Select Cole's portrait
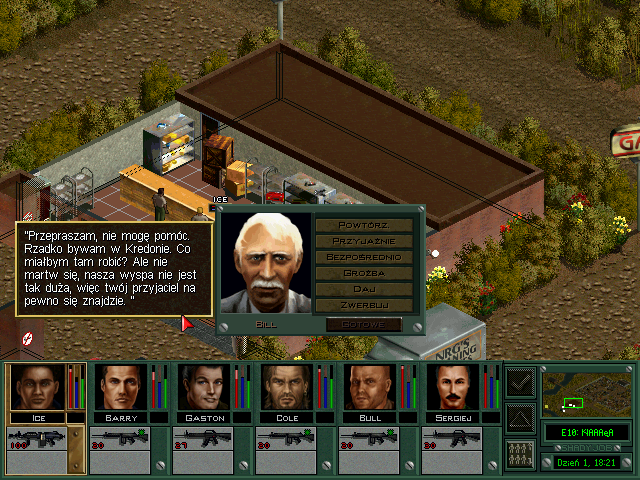Viewport: 640px width, 480px height. coord(285,387)
